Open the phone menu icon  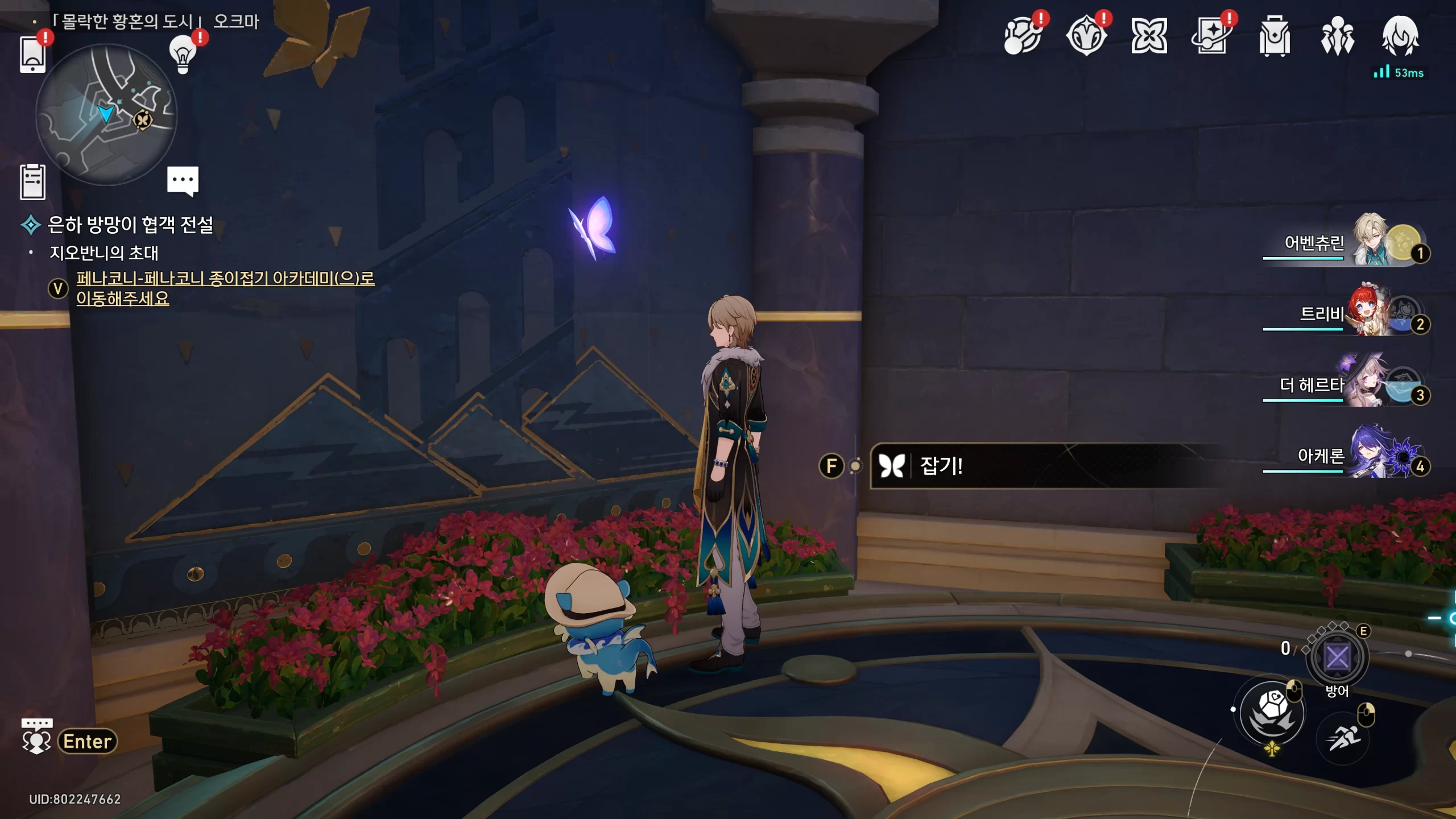[32, 55]
